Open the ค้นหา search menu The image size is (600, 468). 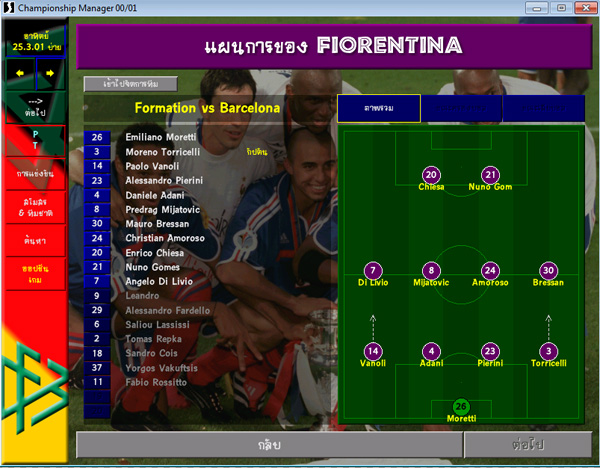coord(33,241)
